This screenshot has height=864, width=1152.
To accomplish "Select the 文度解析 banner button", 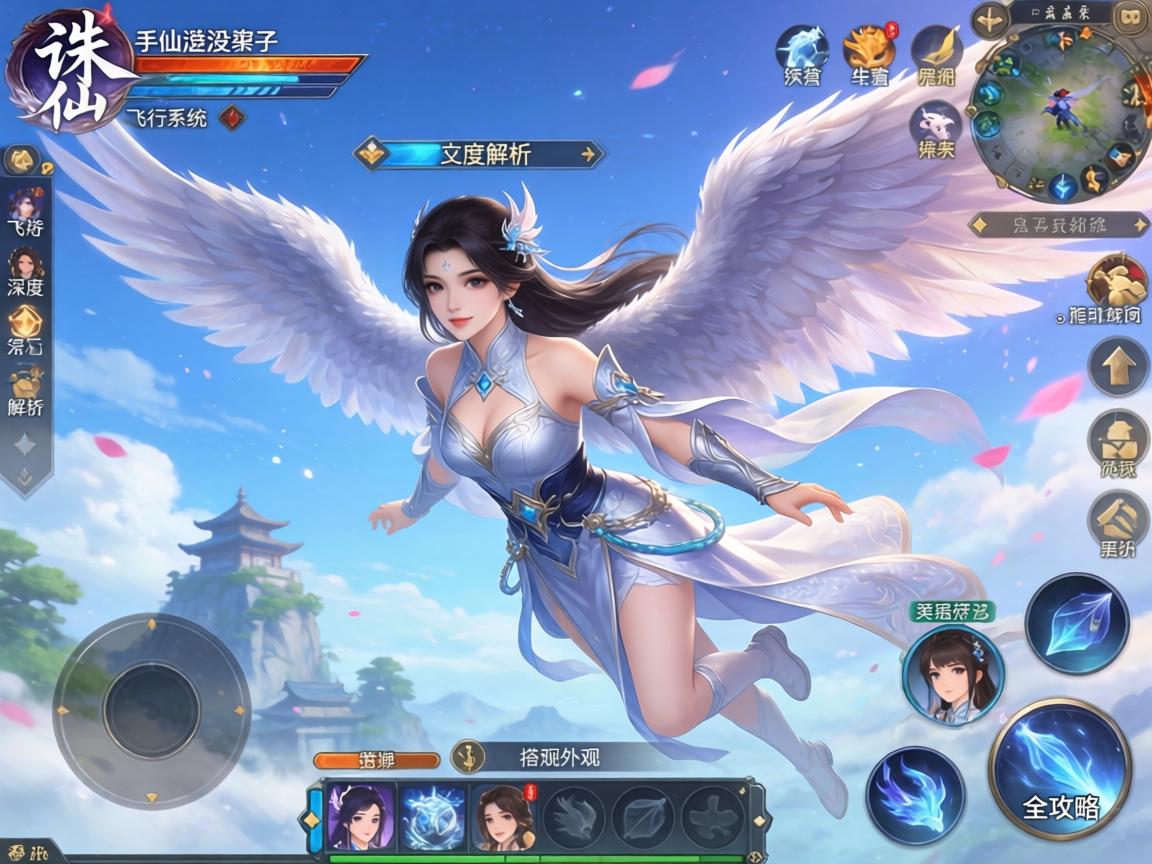I will coord(480,154).
